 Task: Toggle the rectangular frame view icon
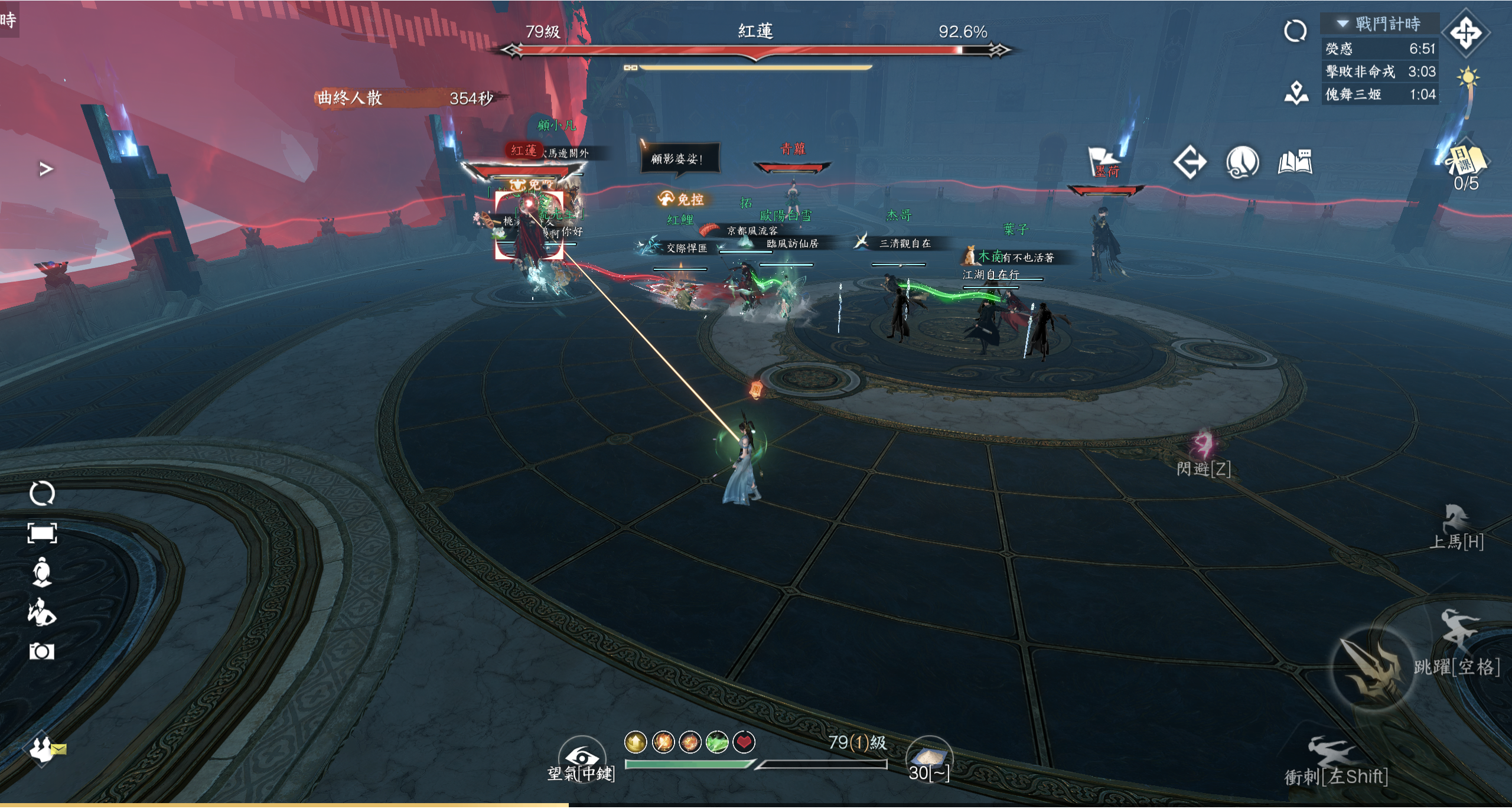(x=42, y=533)
